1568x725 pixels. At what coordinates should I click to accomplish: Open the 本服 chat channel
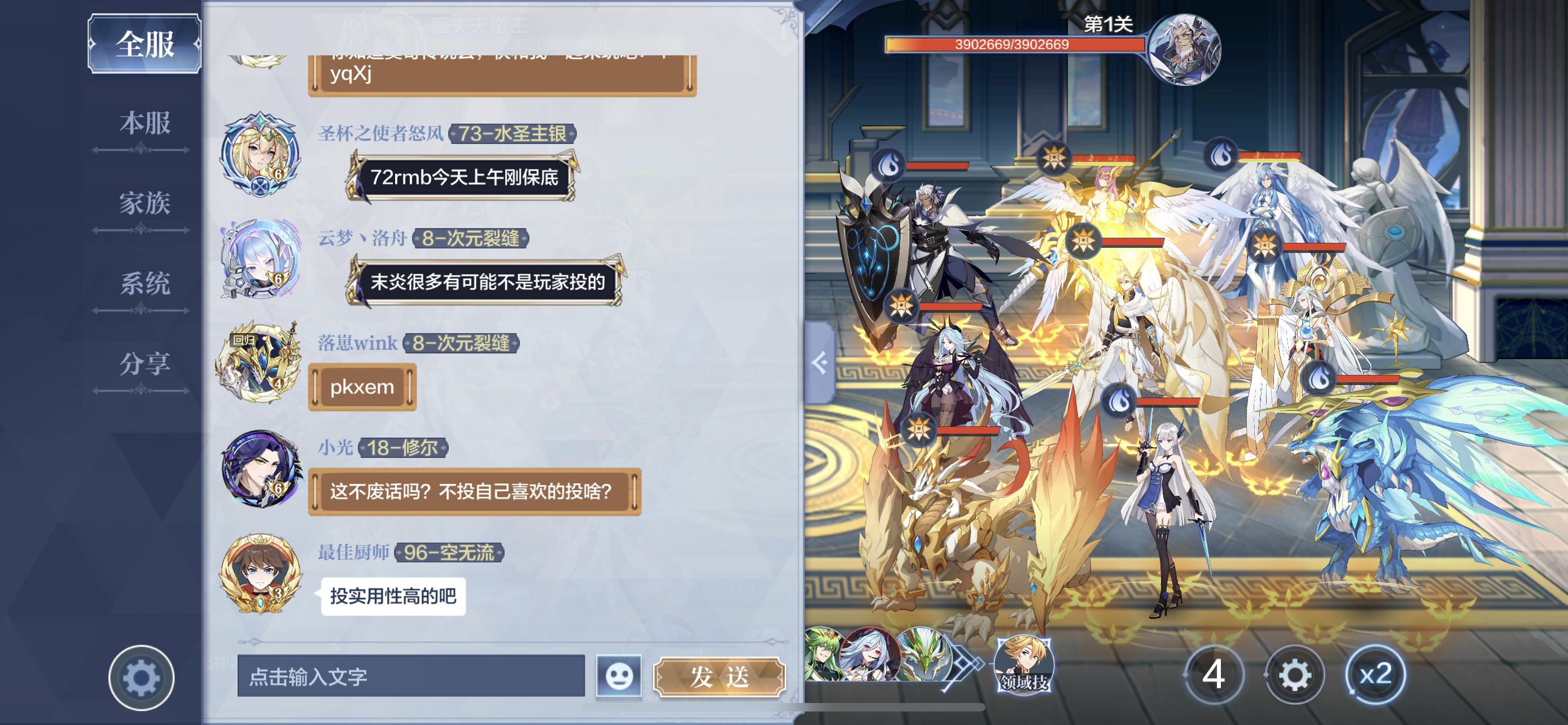point(144,124)
